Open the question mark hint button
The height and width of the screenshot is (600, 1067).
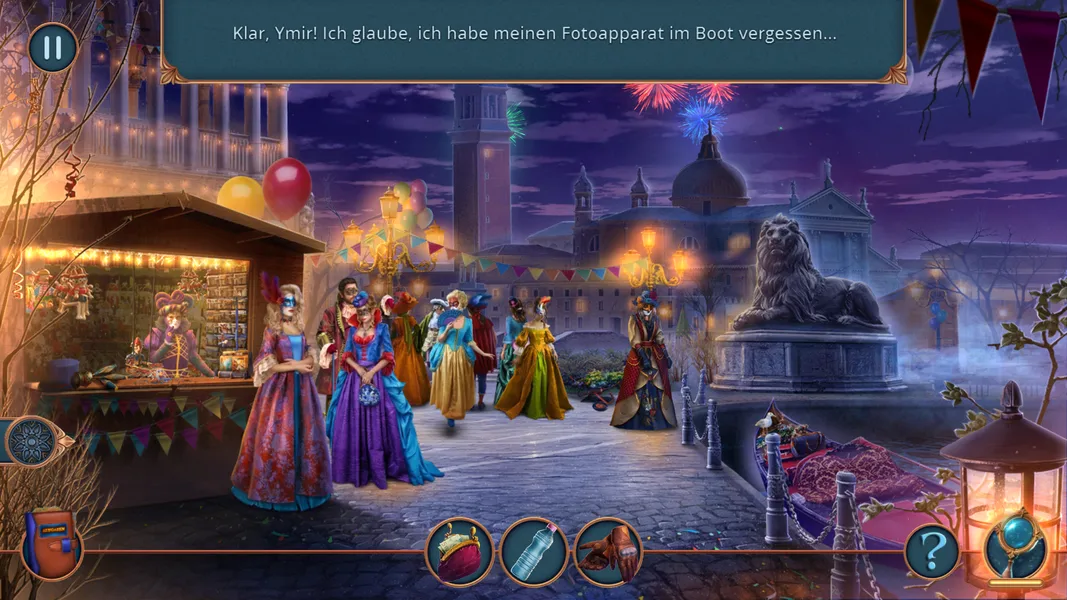(x=931, y=551)
